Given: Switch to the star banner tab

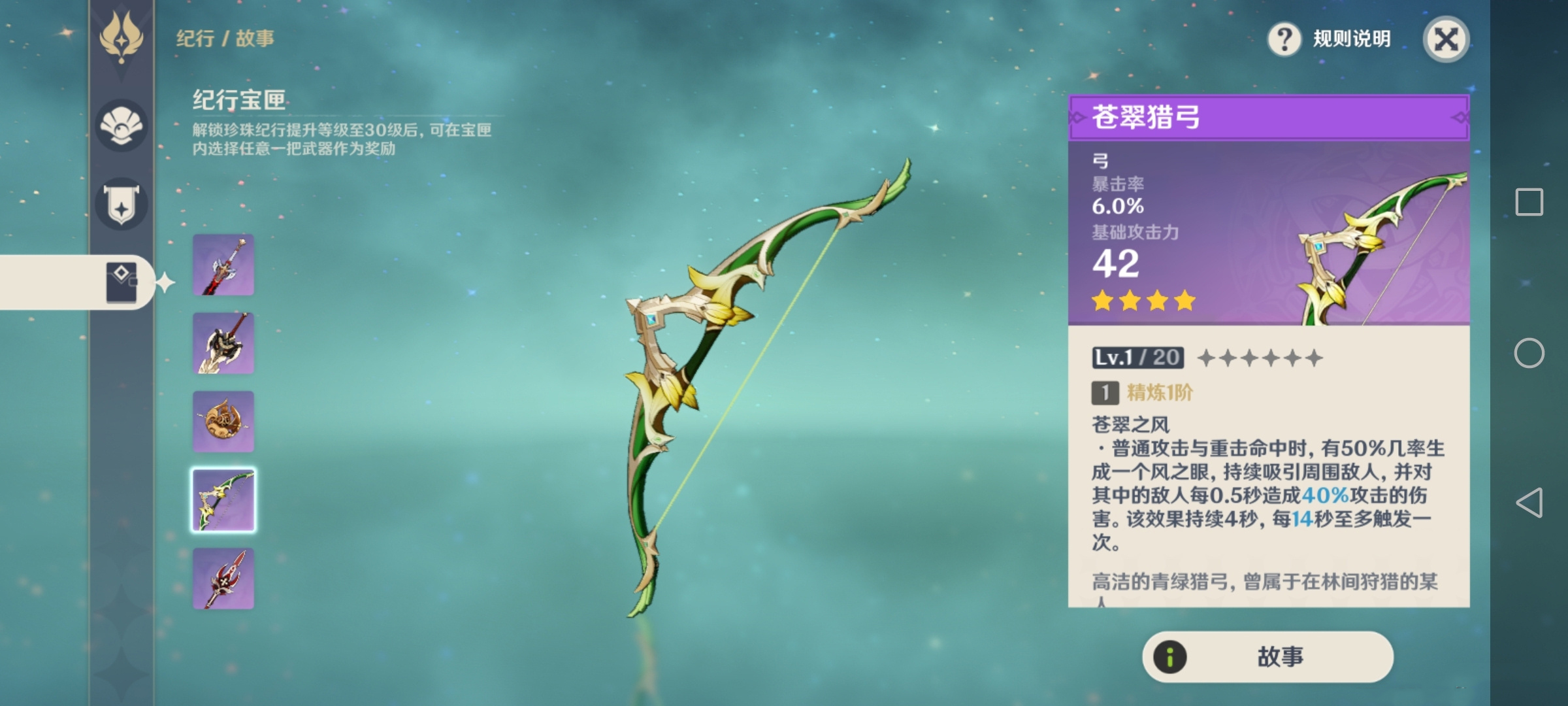Looking at the screenshot, I should click(122, 203).
